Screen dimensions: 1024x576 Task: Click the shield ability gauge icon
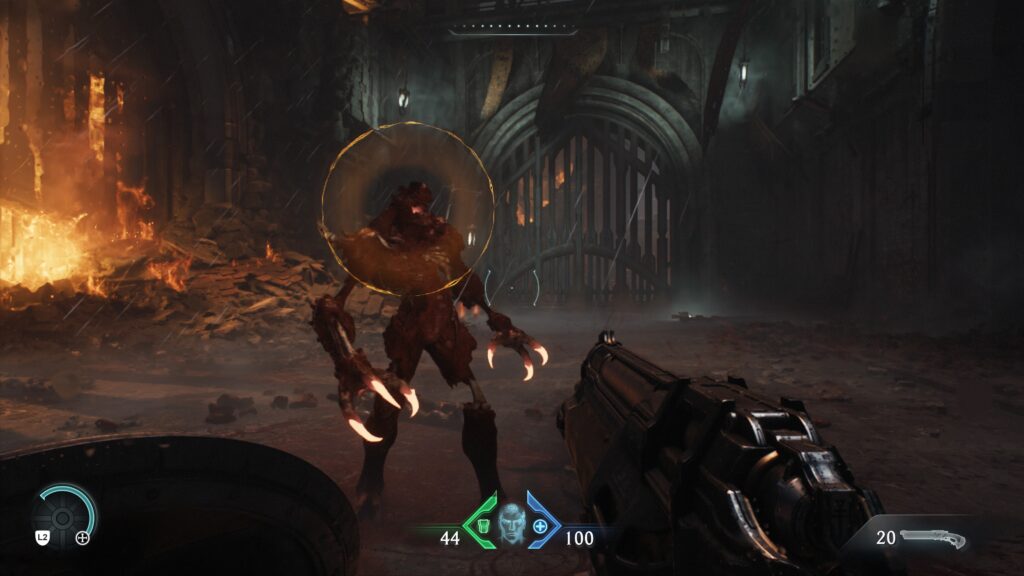click(x=62, y=517)
